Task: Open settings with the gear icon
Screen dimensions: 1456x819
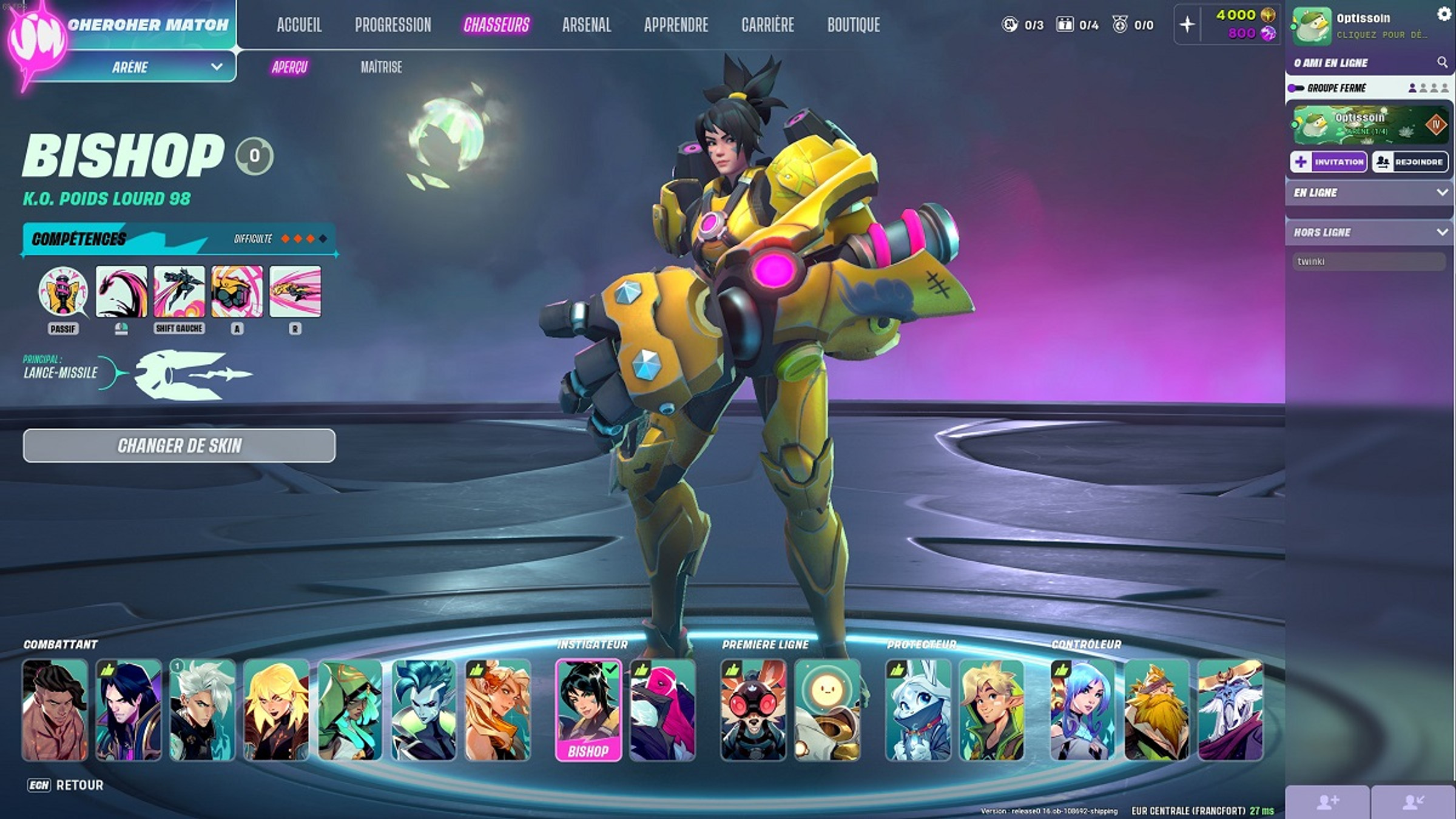Action: click(1444, 13)
